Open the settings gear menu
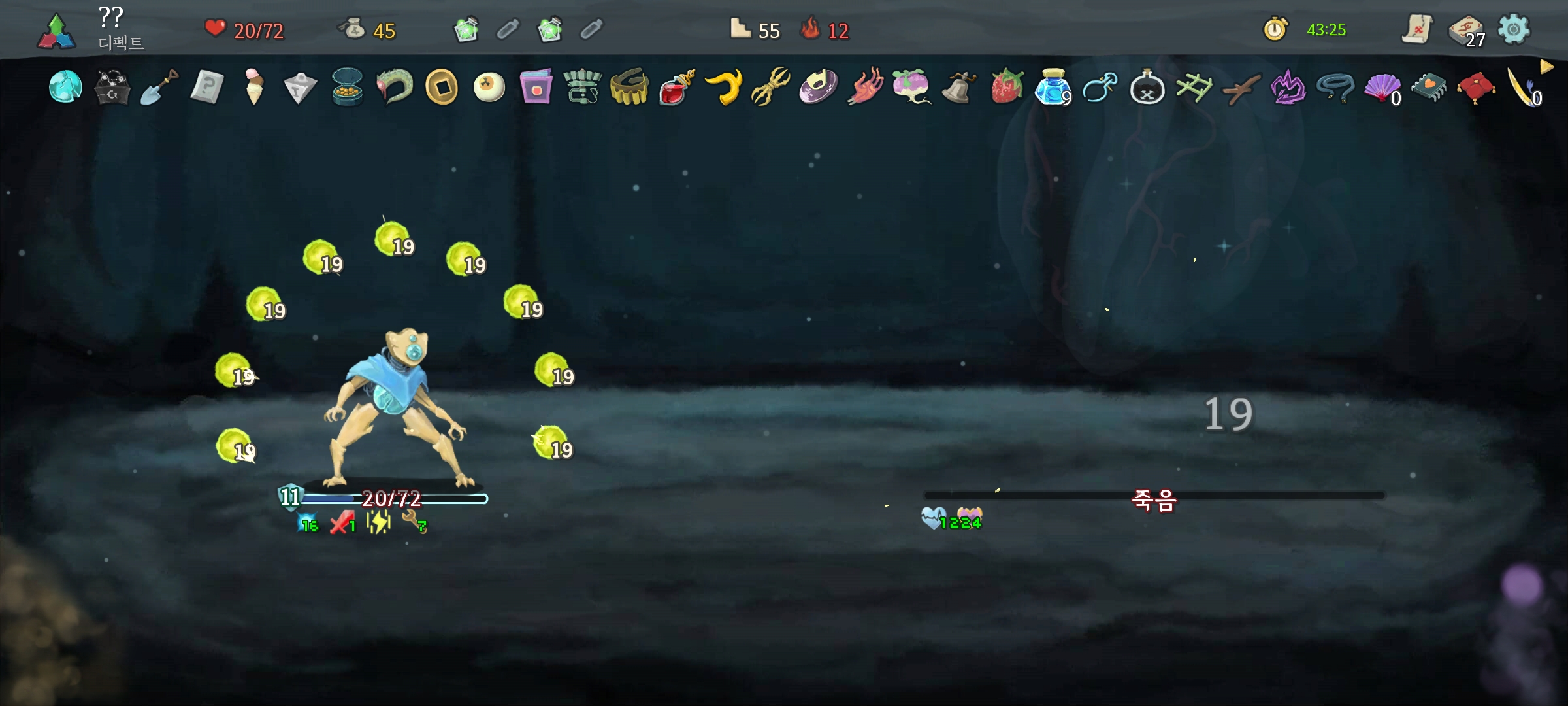This screenshot has height=706, width=1568. point(1513,29)
